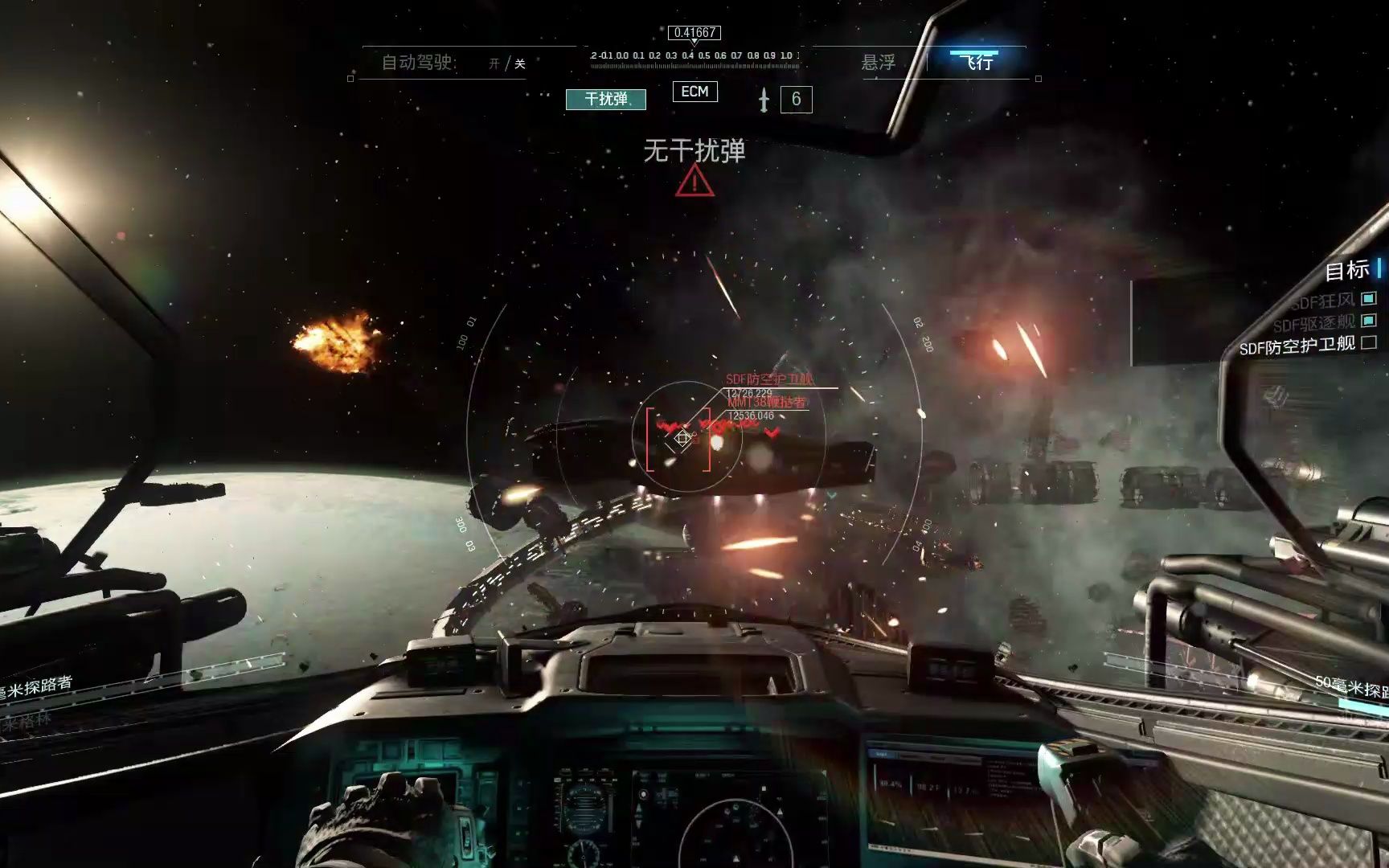This screenshot has height=868, width=1389.
Task: Open the 目标 objectives header
Action: (1347, 271)
